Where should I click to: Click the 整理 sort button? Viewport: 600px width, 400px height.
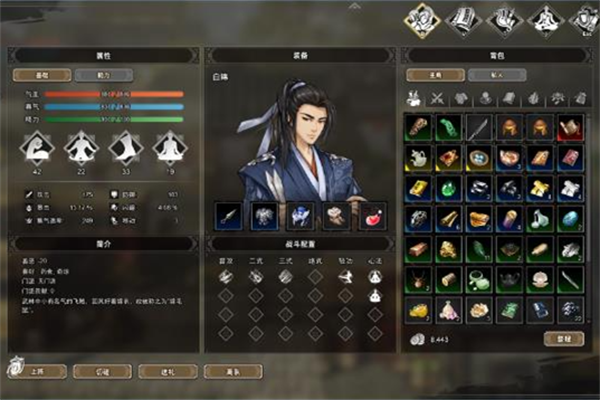click(564, 339)
